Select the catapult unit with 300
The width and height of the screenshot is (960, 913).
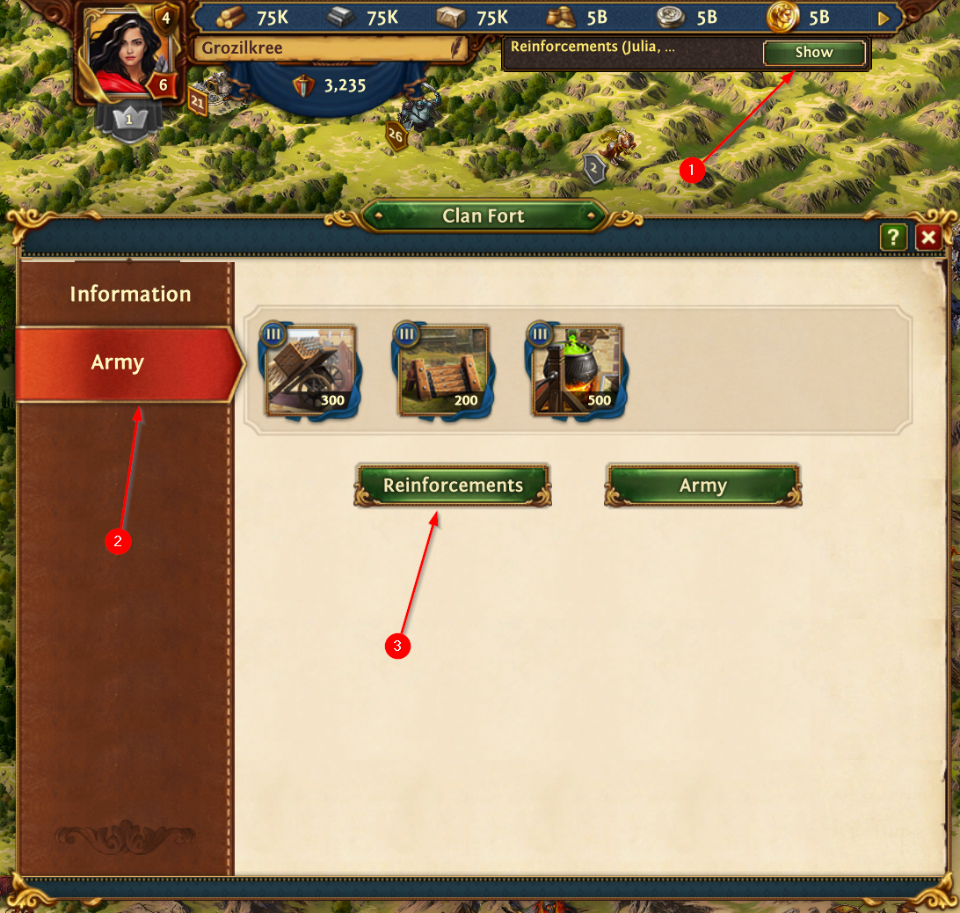[x=311, y=370]
